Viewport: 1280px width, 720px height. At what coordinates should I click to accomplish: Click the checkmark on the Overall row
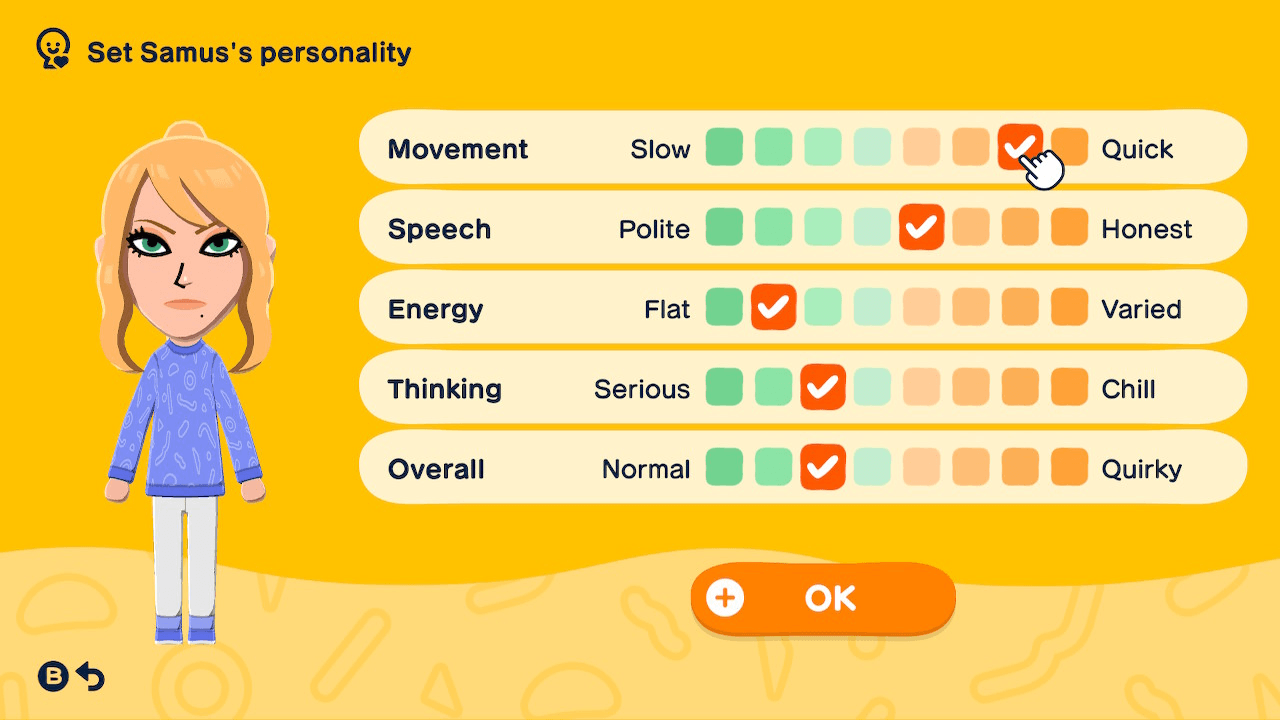pyautogui.click(x=823, y=467)
